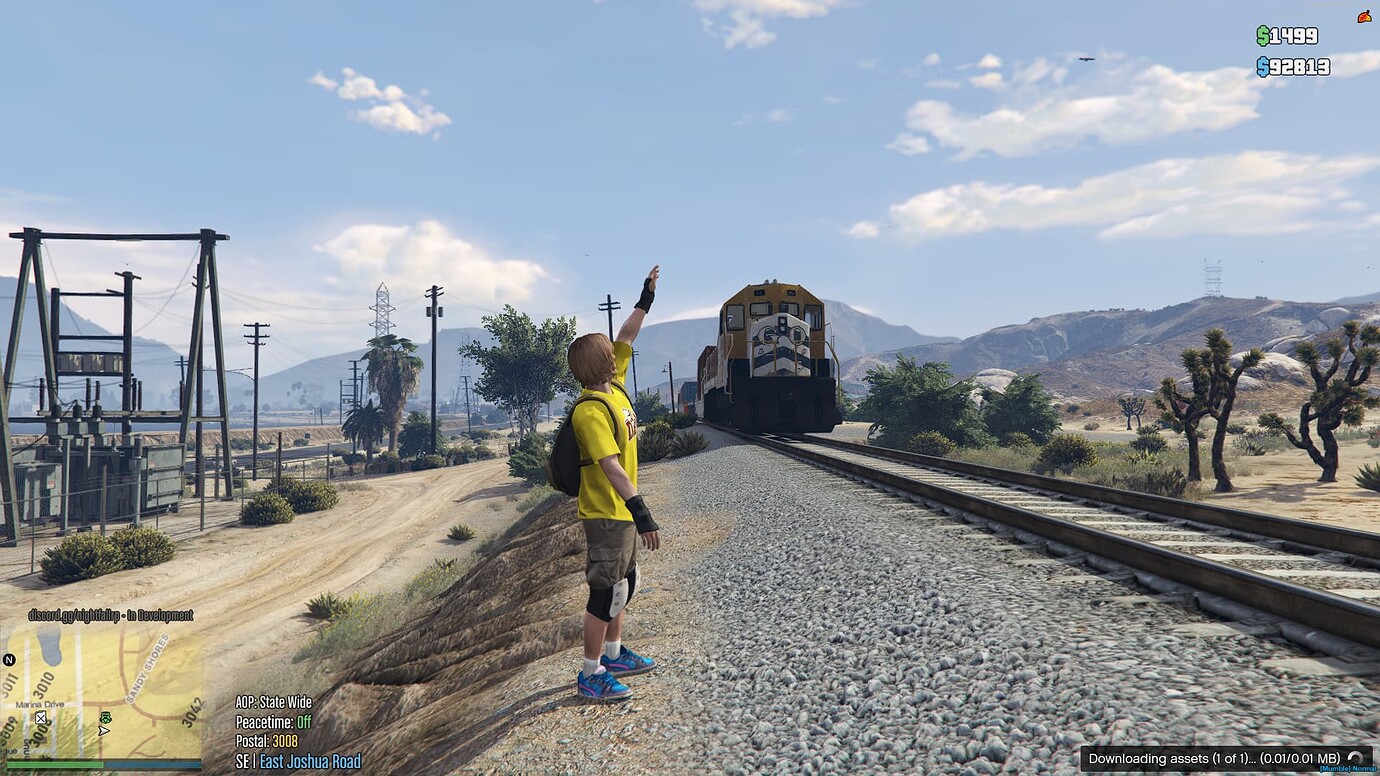Toggle the Mumble Normal voice mode

click(x=1349, y=769)
